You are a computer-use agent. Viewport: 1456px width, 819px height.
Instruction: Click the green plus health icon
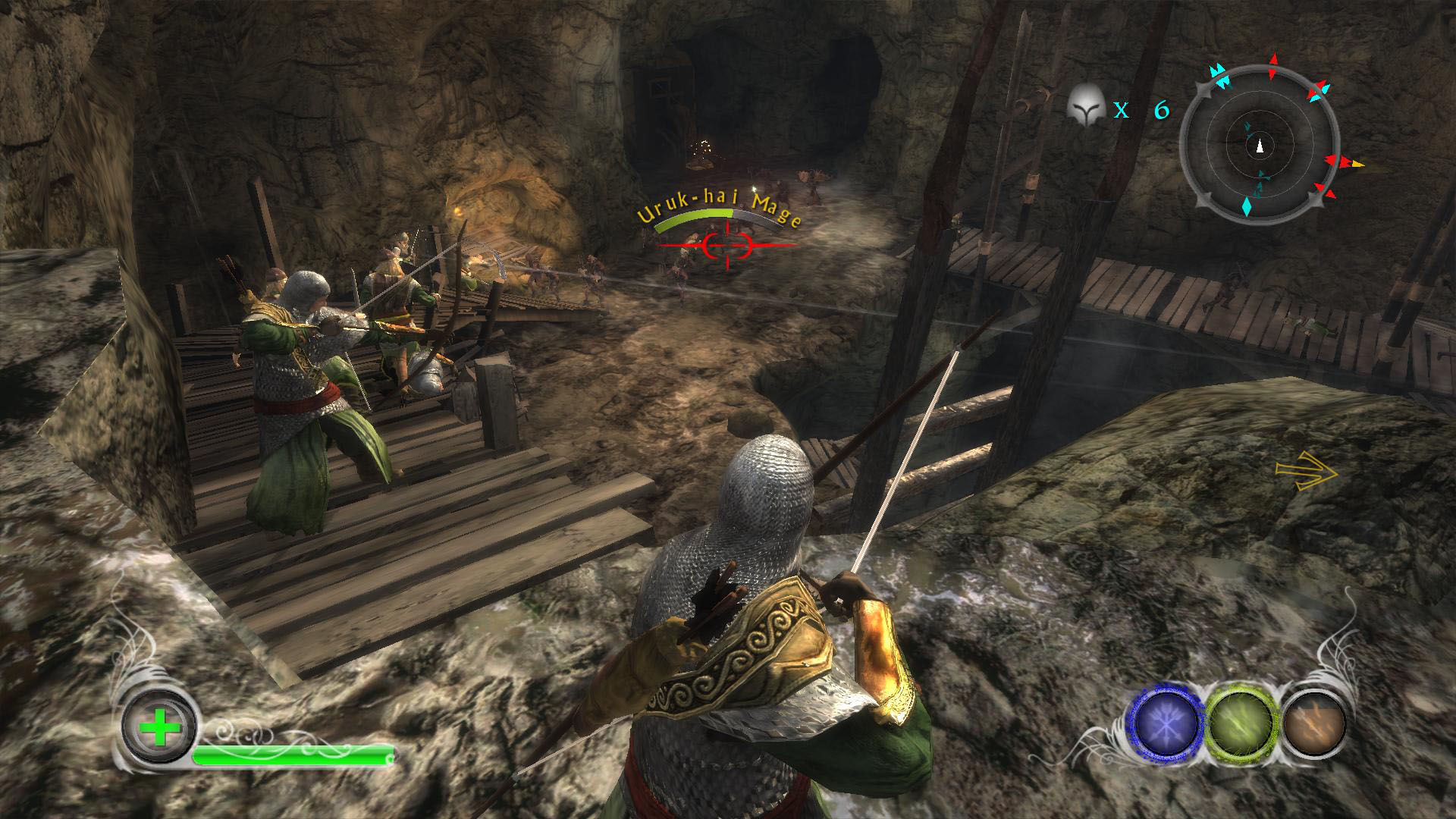[x=160, y=729]
